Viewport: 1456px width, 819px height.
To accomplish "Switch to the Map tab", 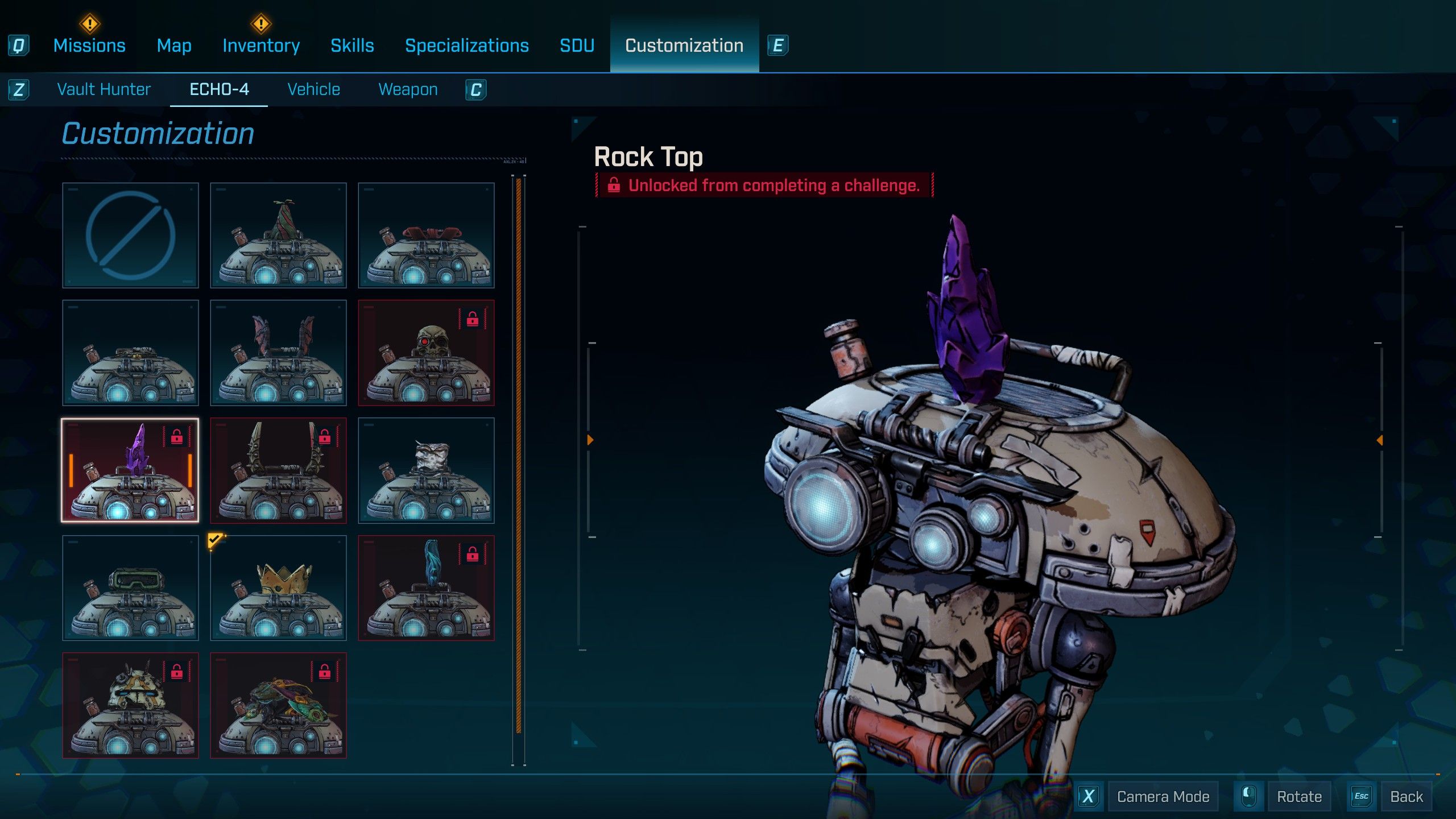I will click(x=174, y=45).
